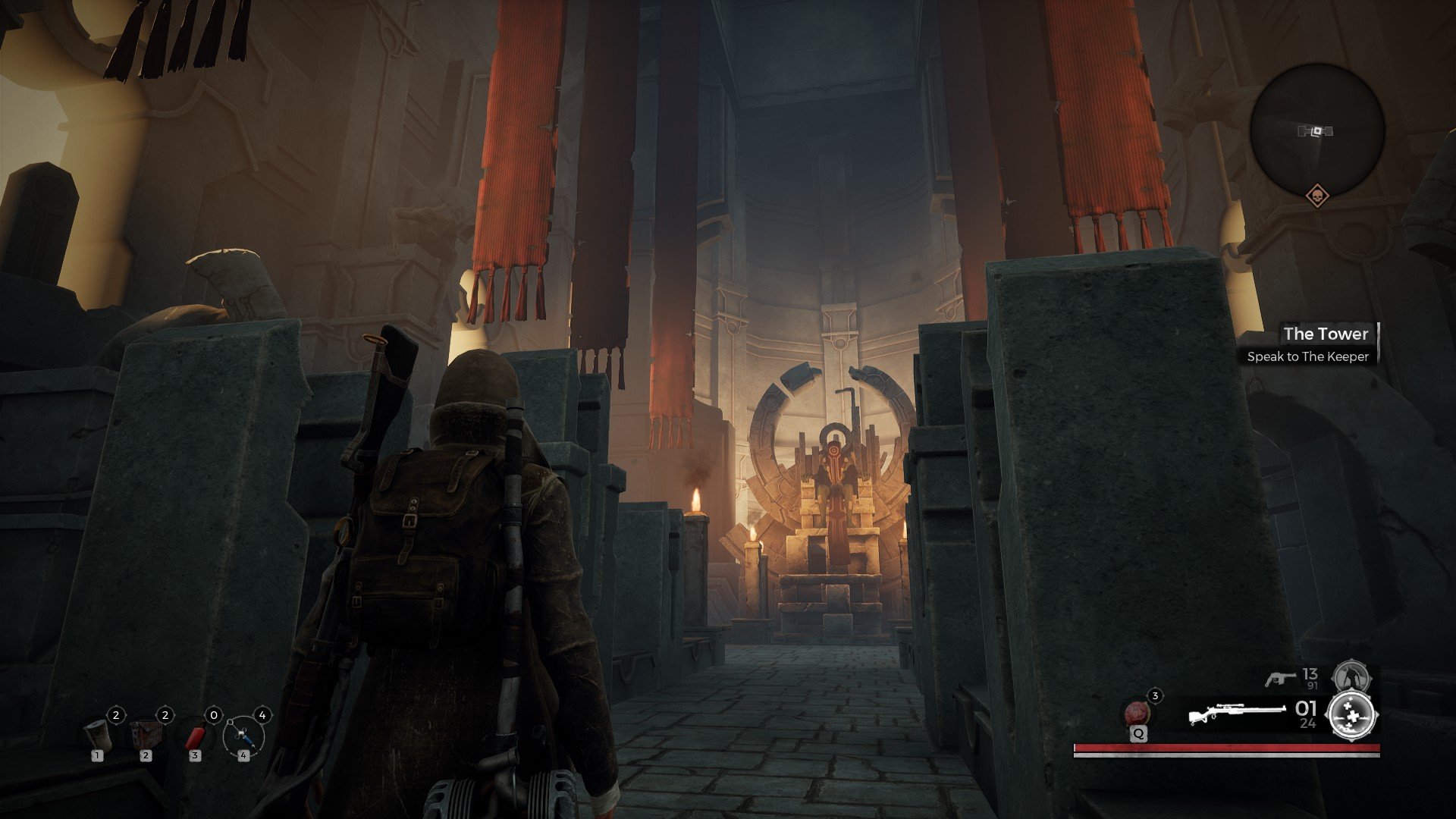The image size is (1456, 819).
Task: Select the ammo box in slot 2
Action: [x=146, y=734]
